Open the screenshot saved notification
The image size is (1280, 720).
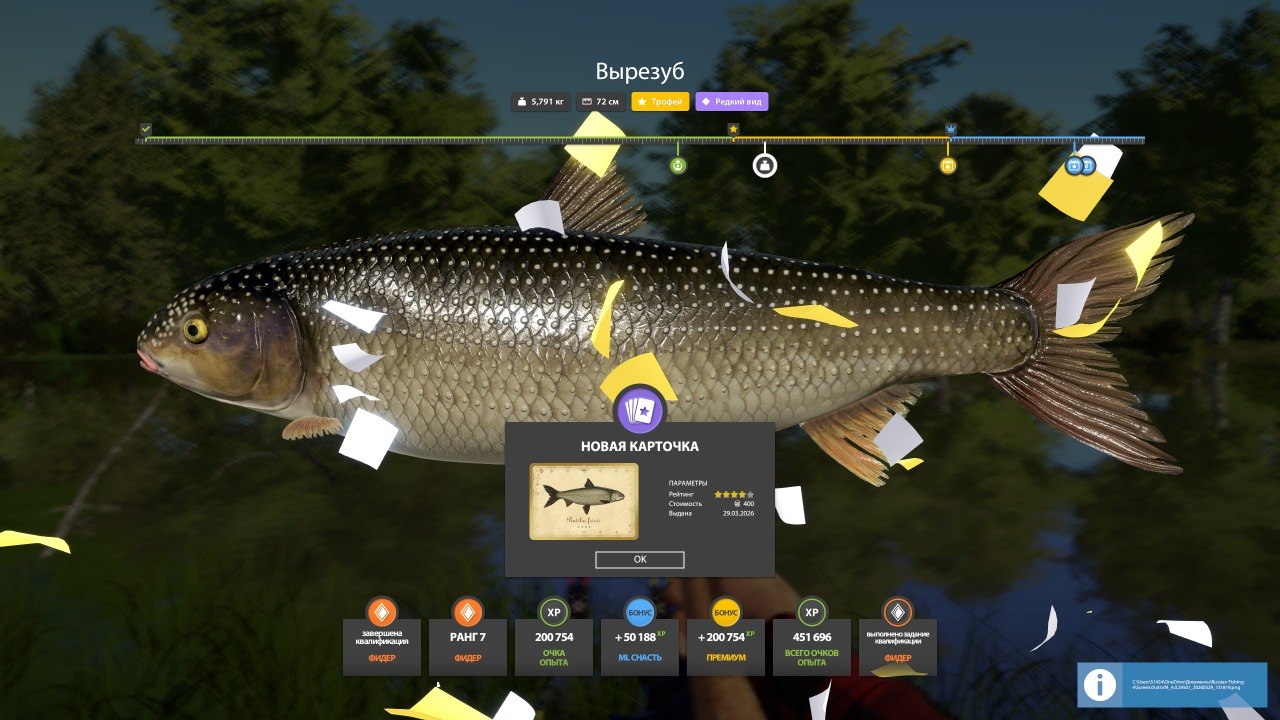point(1172,685)
